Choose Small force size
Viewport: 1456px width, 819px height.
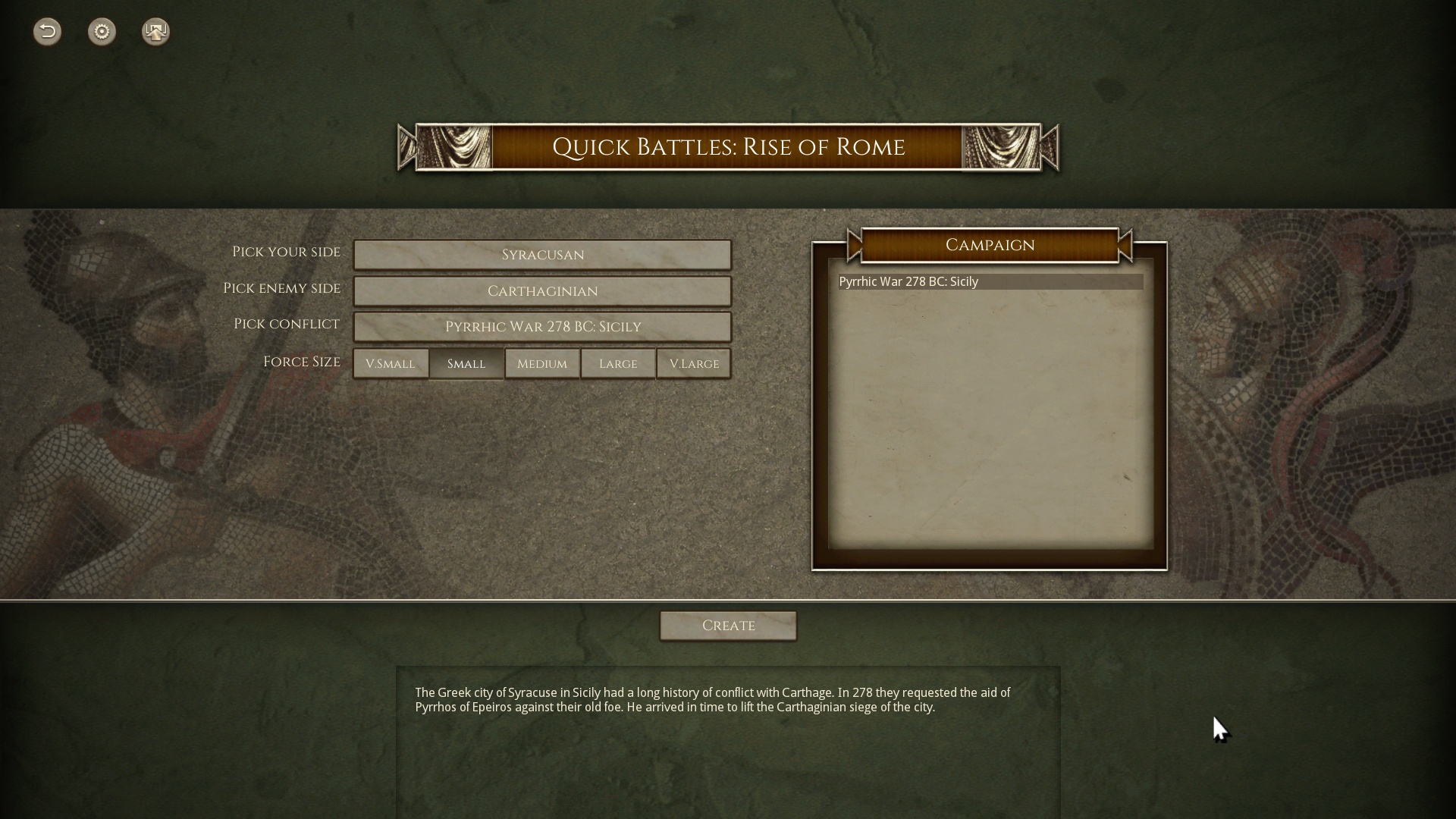click(x=466, y=364)
